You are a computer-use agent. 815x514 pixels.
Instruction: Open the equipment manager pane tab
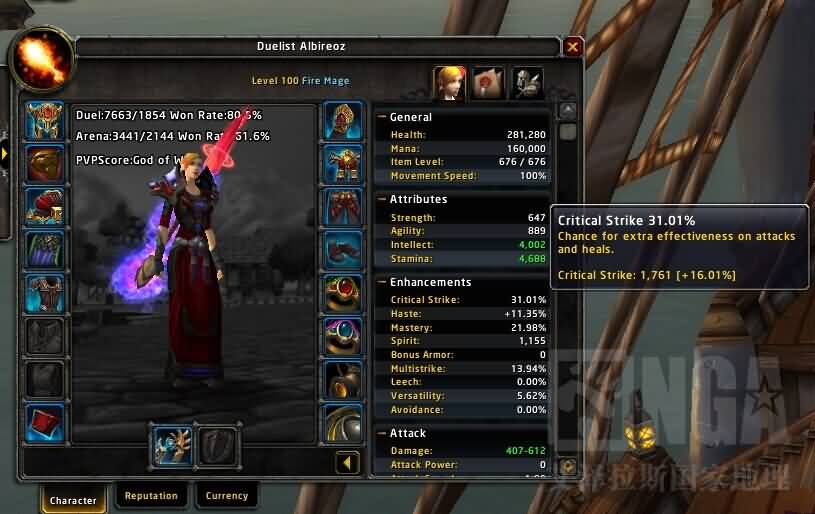(x=526, y=83)
